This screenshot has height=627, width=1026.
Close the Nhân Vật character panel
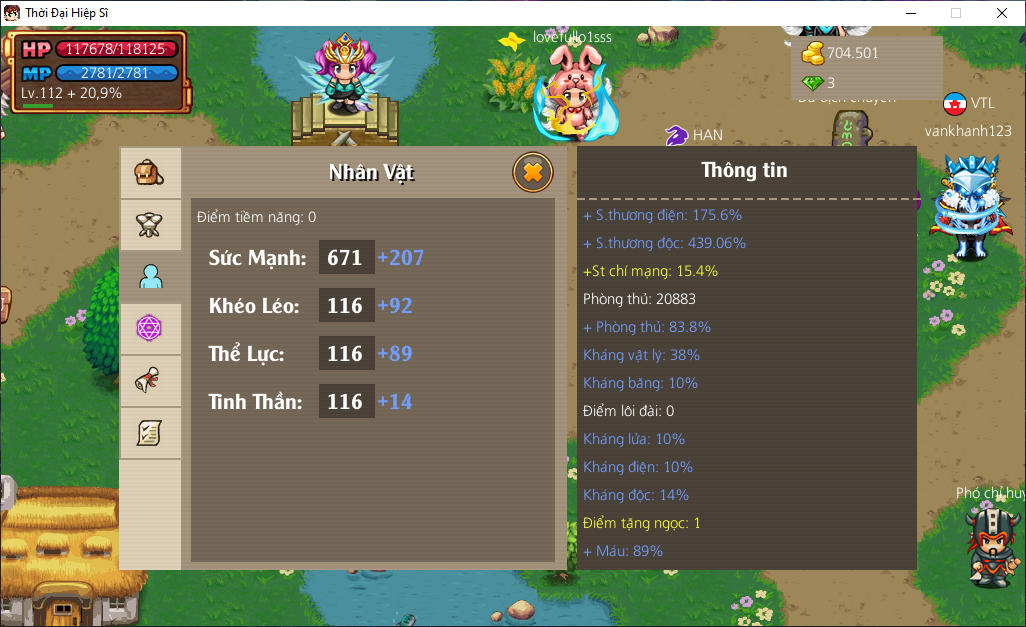point(533,173)
